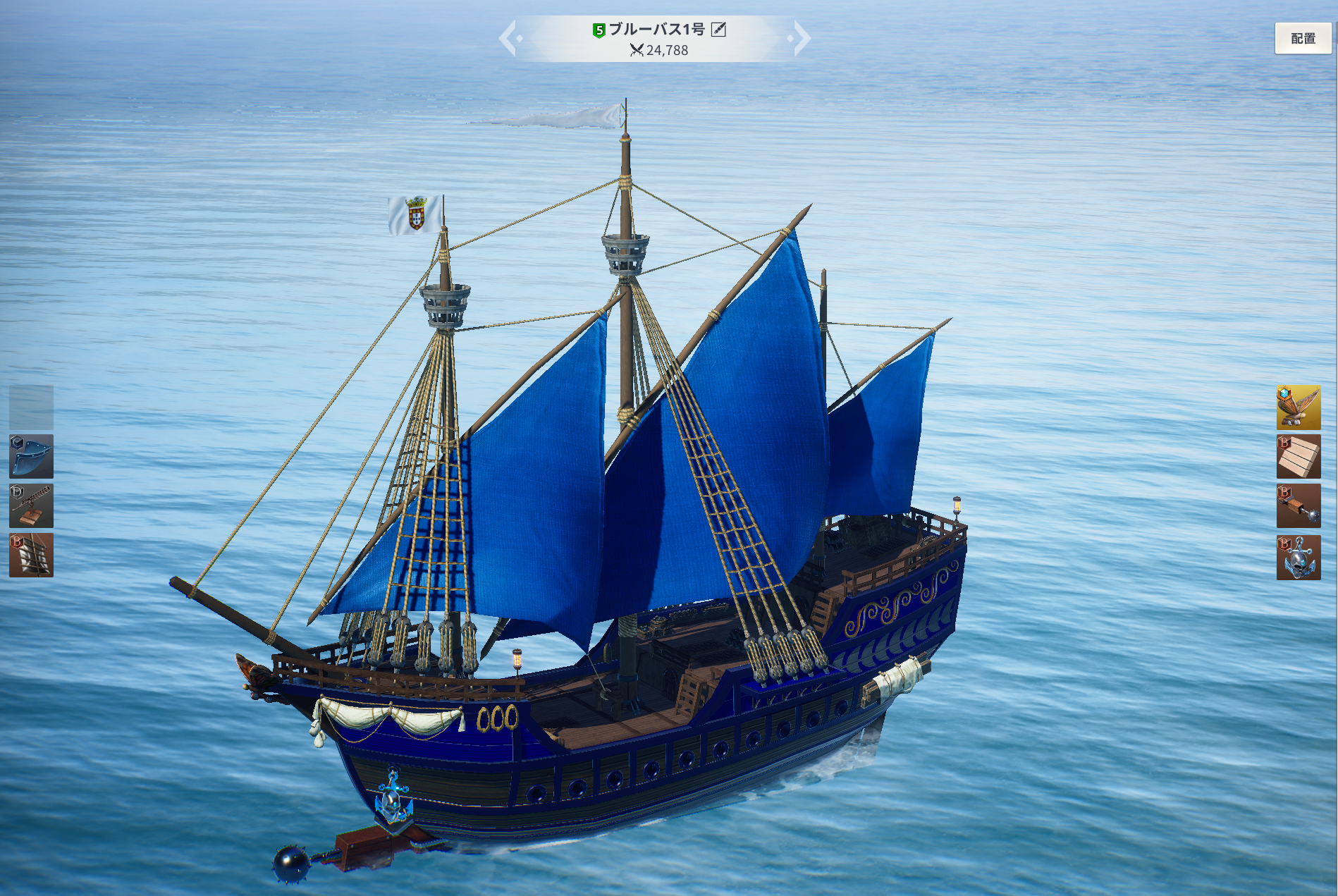
Task: Switch to the next ship with right arrow
Action: tap(801, 38)
